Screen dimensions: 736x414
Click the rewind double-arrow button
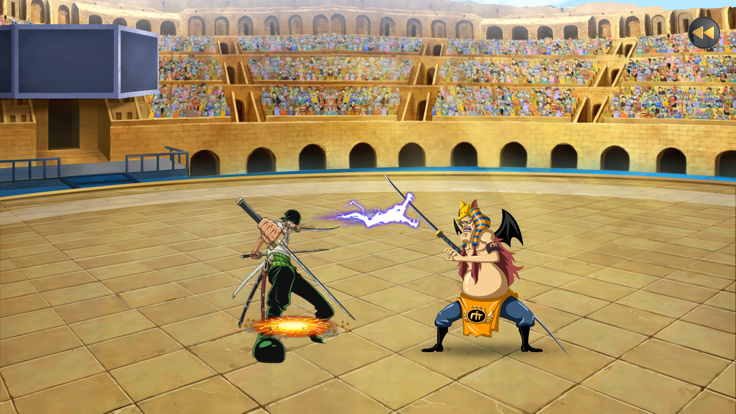(x=704, y=33)
